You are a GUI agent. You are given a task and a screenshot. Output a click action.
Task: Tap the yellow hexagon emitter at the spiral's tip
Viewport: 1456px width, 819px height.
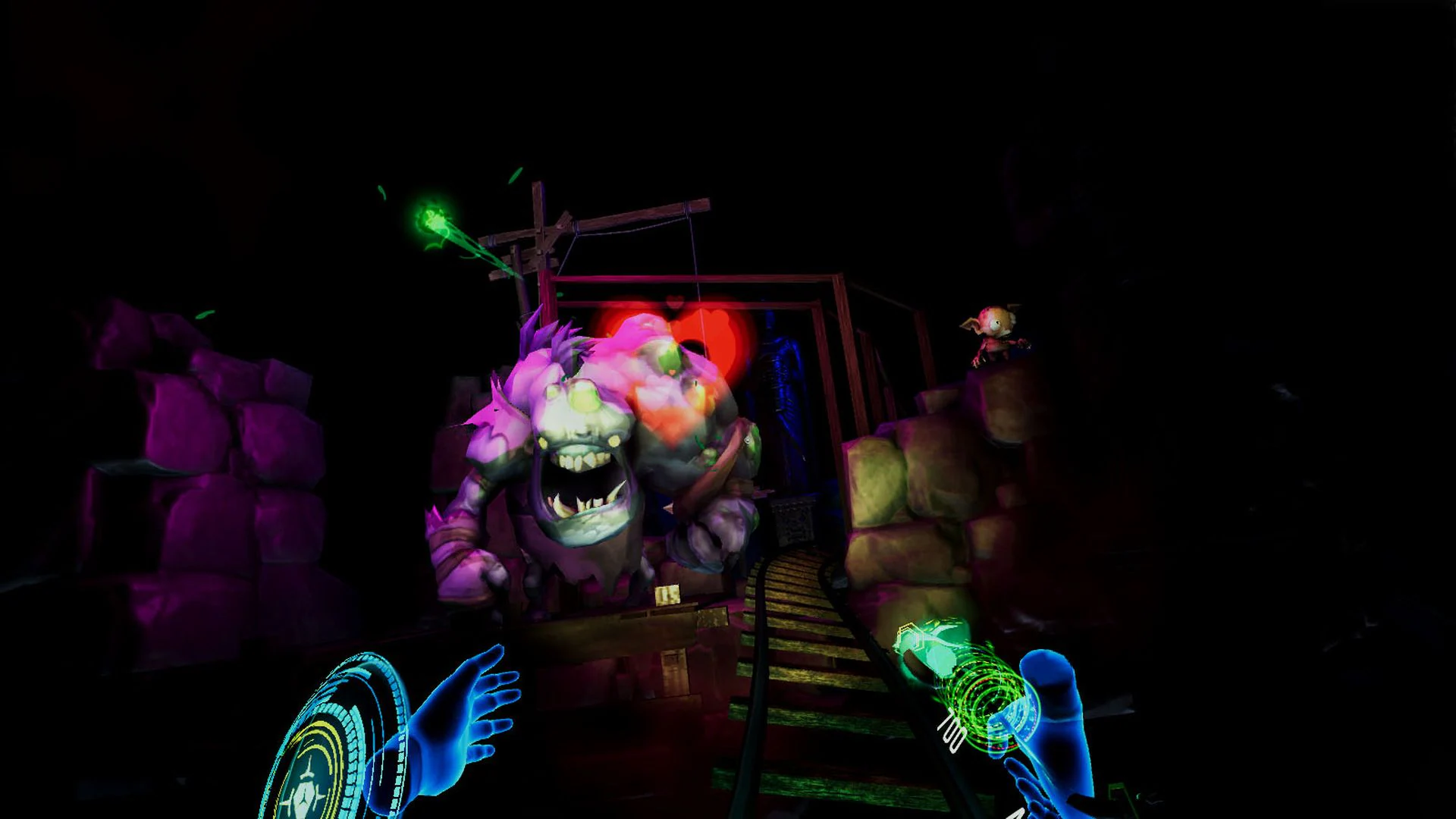pos(910,637)
